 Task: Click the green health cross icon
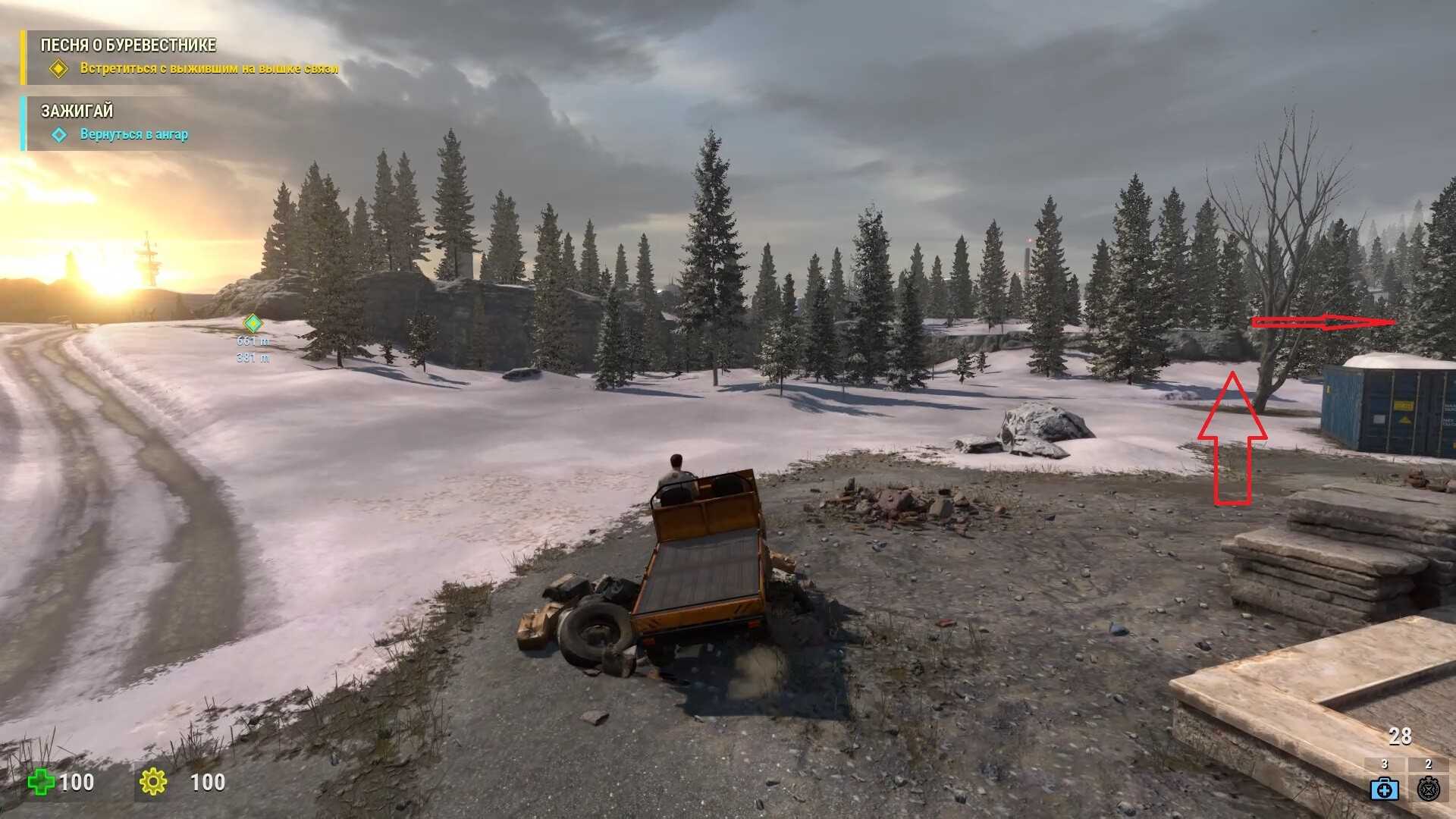coord(41,782)
